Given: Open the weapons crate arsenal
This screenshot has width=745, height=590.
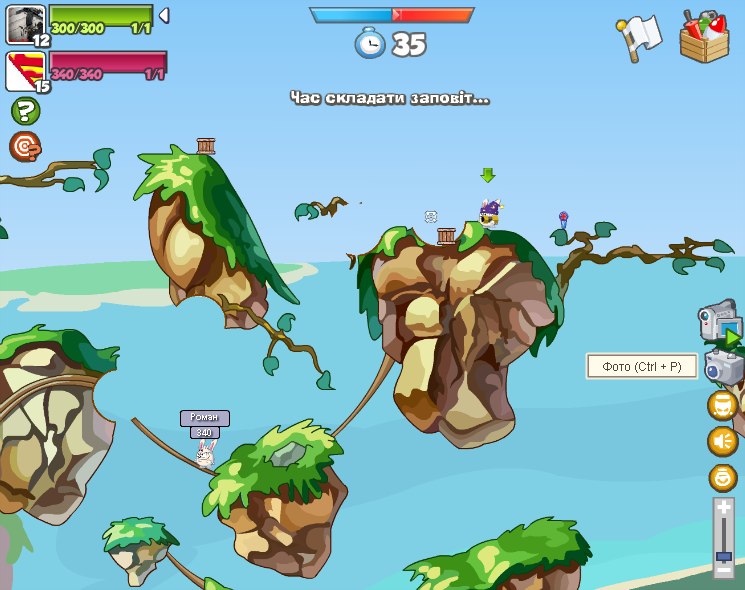Looking at the screenshot, I should pos(704,38).
